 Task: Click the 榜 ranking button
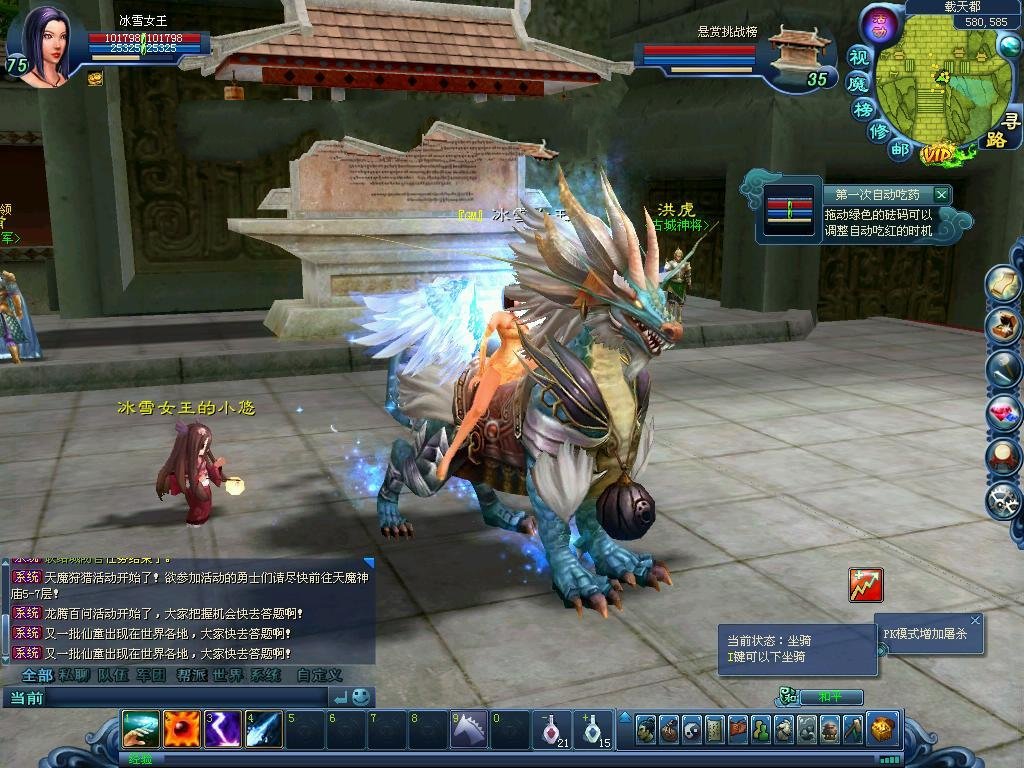click(863, 108)
